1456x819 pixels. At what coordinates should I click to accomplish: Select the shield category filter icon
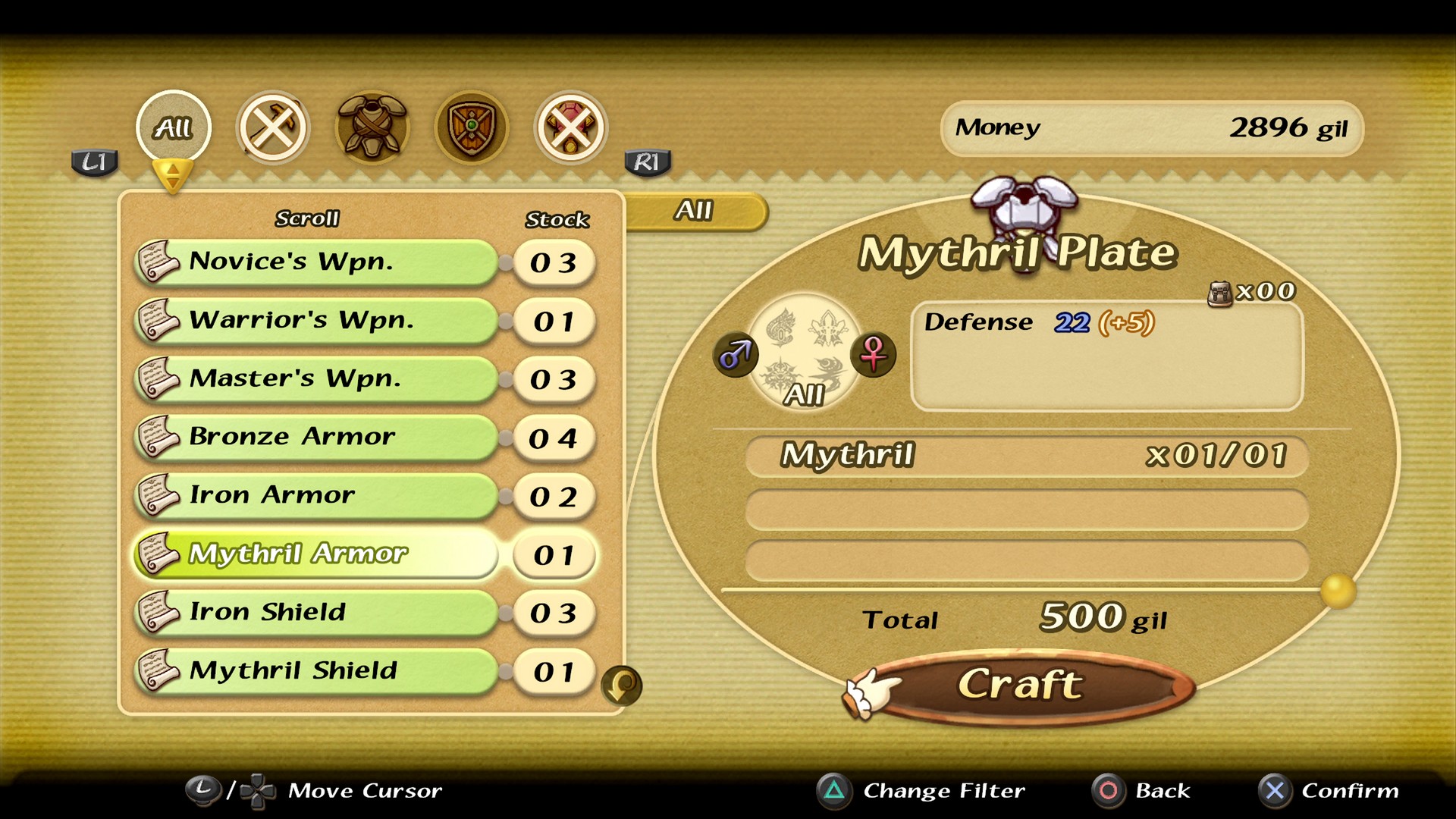[470, 127]
